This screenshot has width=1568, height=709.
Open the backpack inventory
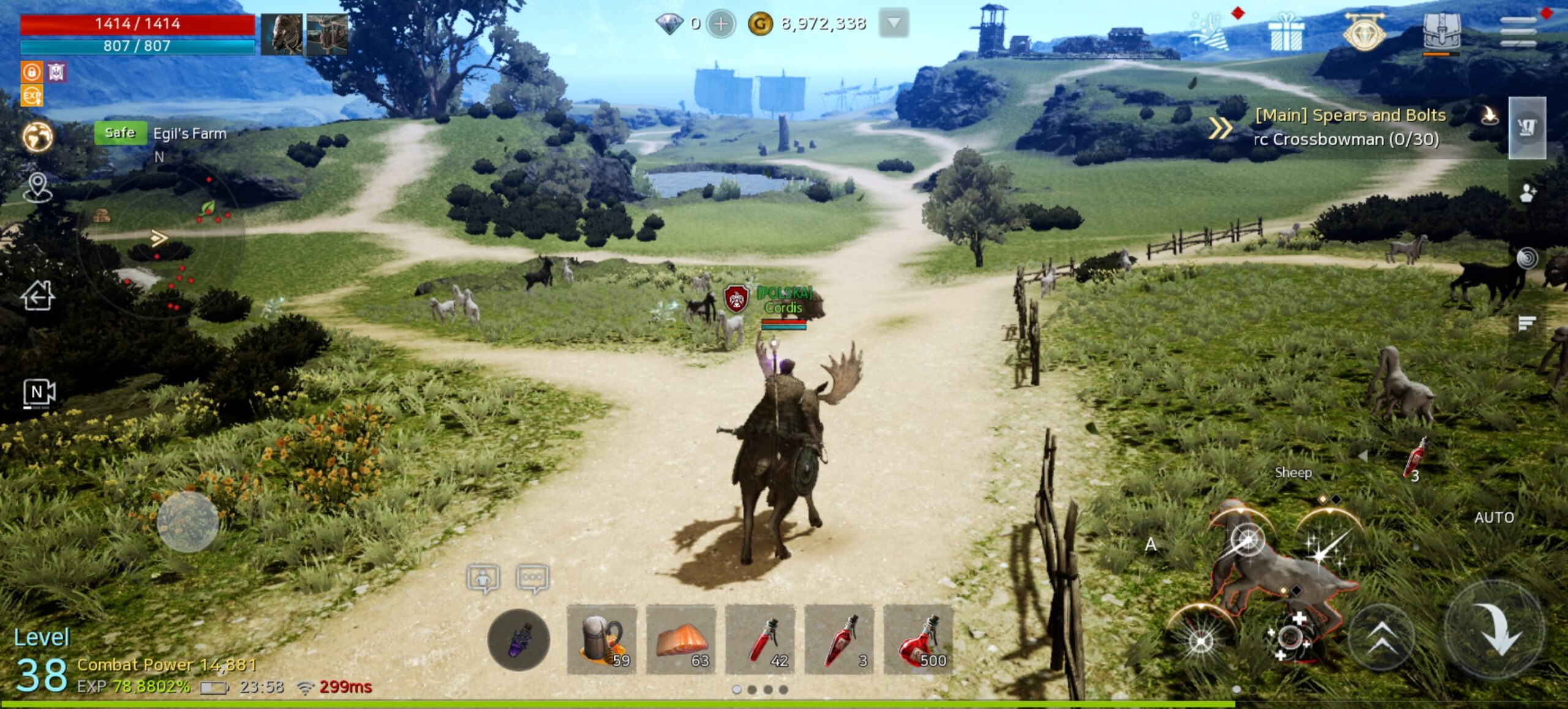coord(1442,32)
